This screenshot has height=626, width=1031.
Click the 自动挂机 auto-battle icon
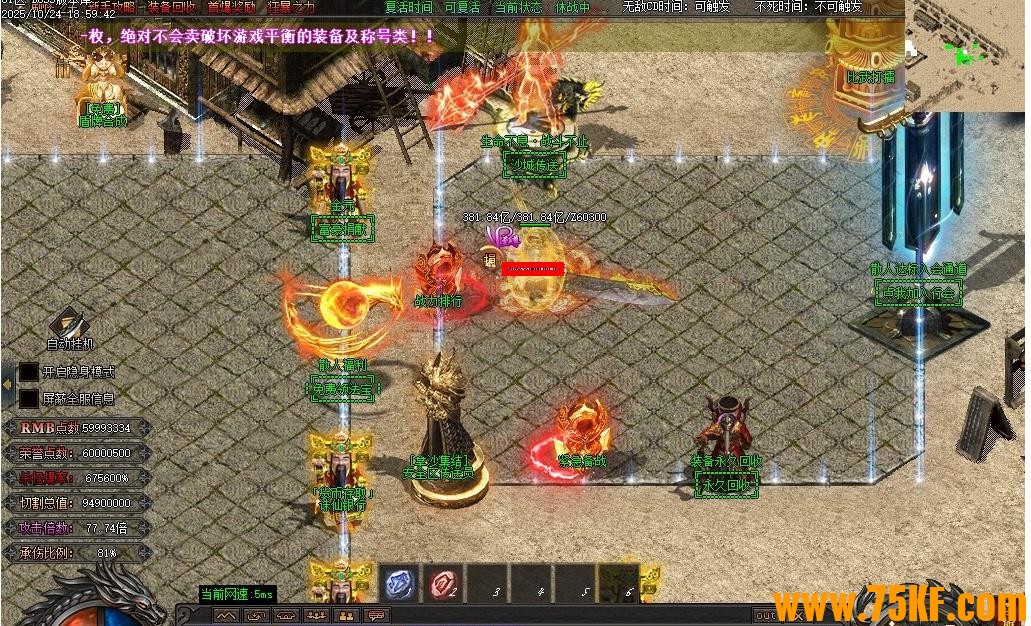point(70,326)
